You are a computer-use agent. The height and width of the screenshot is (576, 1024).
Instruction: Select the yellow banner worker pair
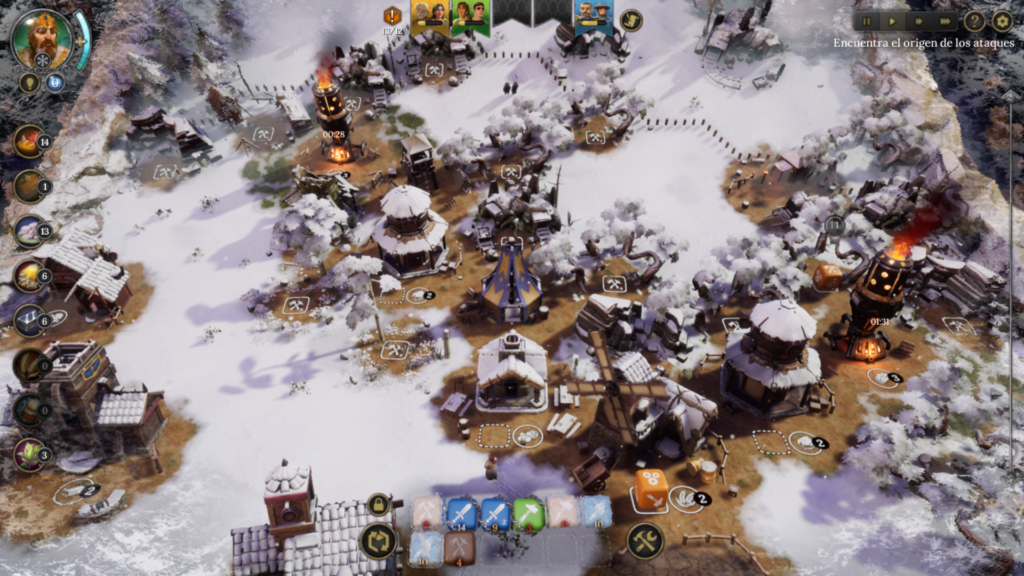pyautogui.click(x=430, y=15)
